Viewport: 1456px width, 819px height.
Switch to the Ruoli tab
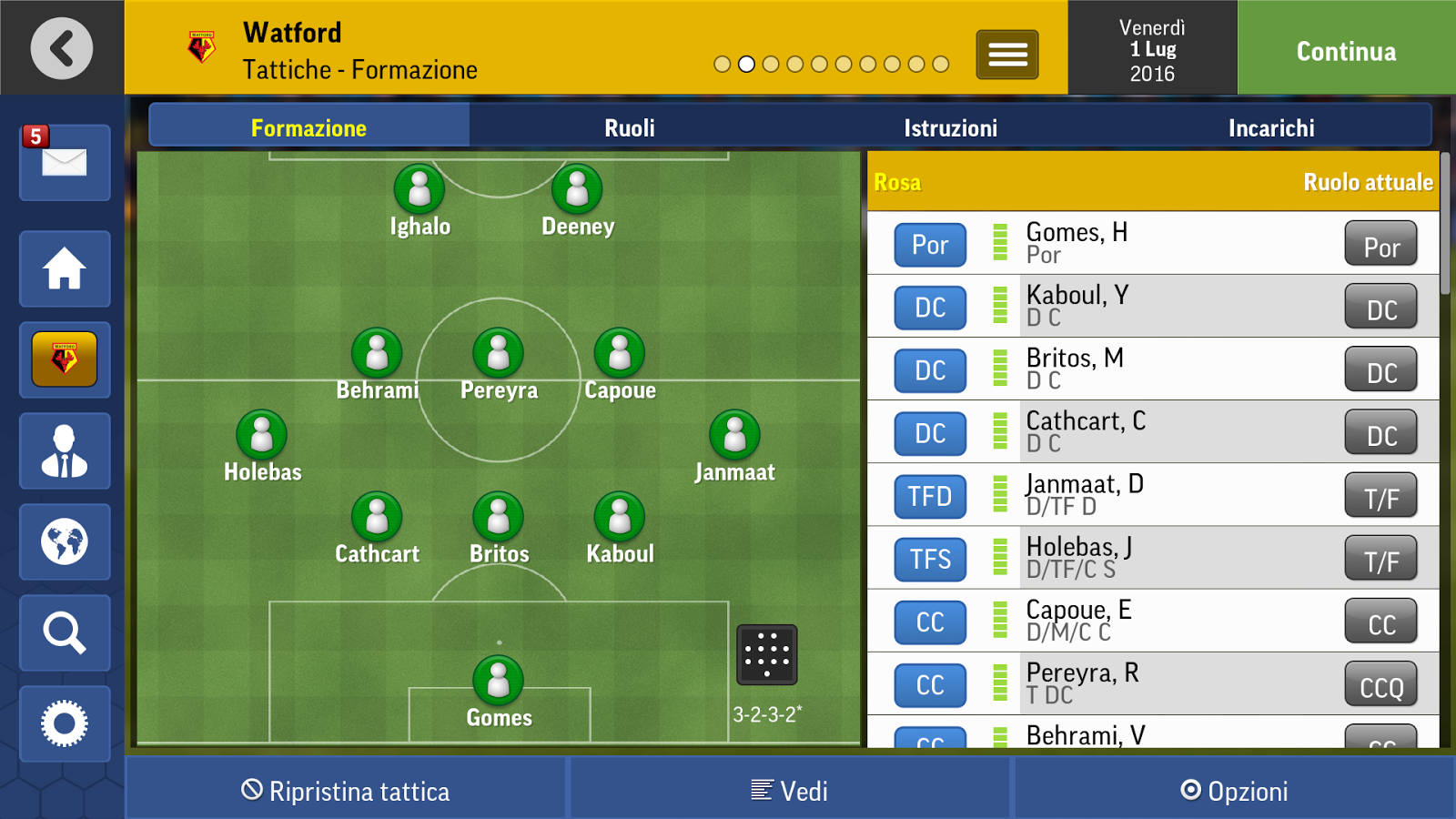(630, 127)
